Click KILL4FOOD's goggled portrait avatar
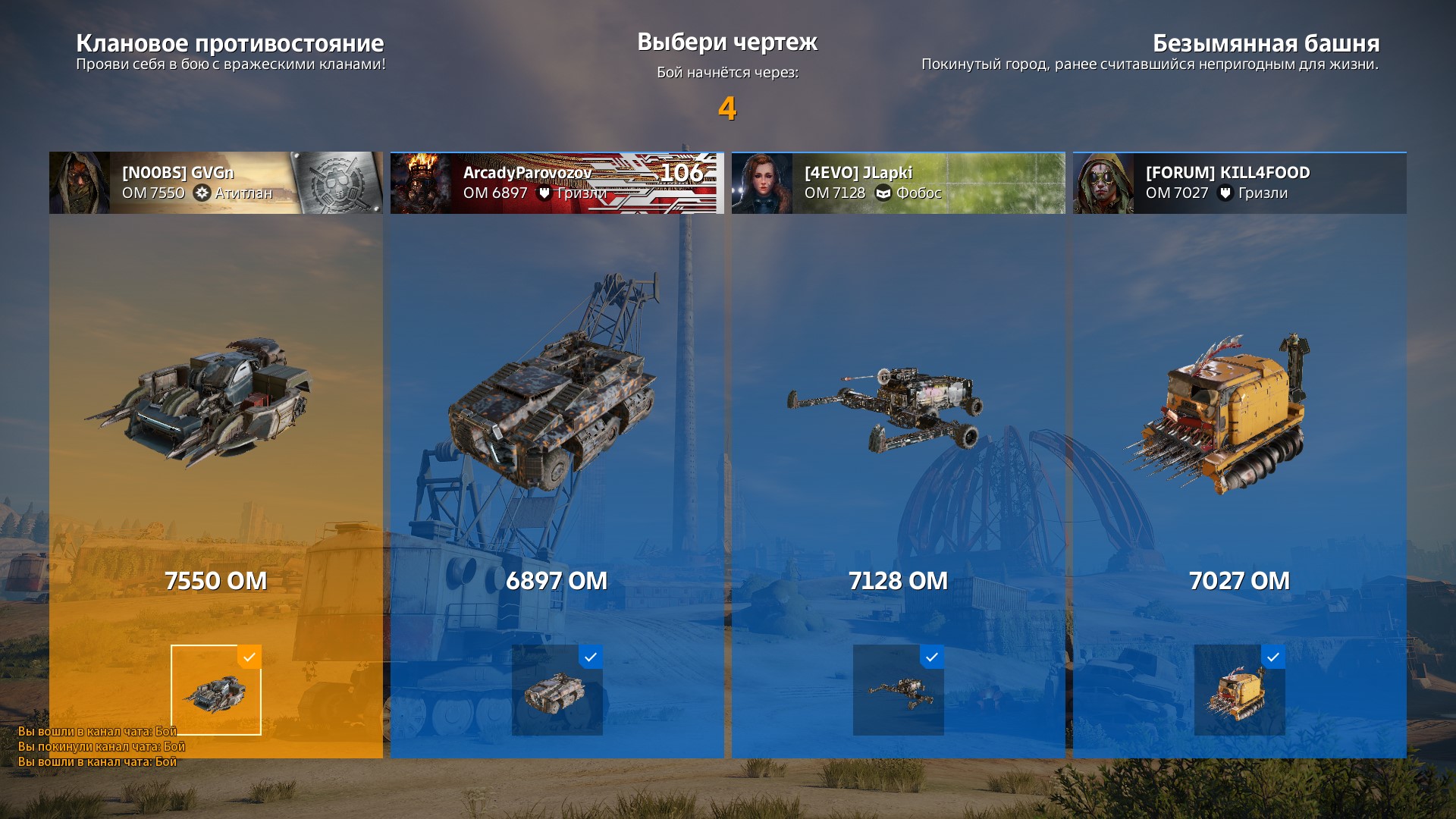 pyautogui.click(x=1103, y=183)
